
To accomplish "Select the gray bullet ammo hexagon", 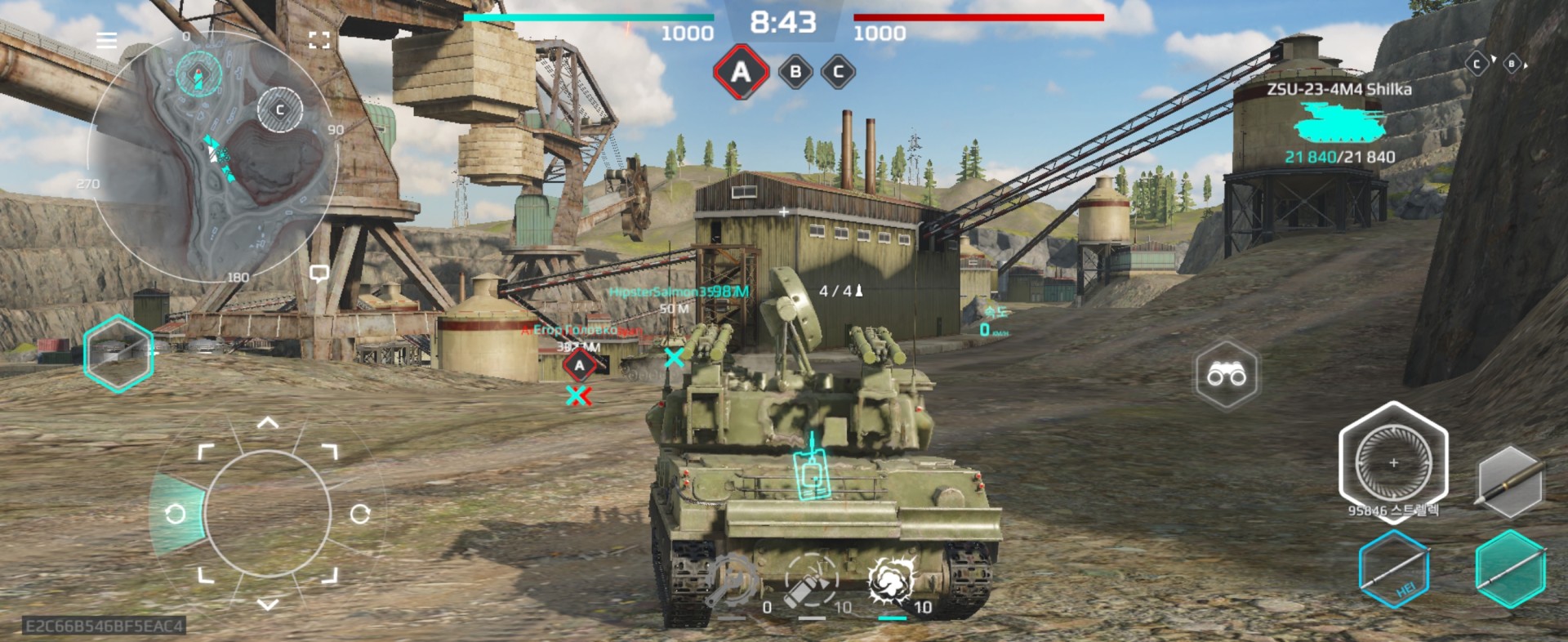I will (1510, 482).
